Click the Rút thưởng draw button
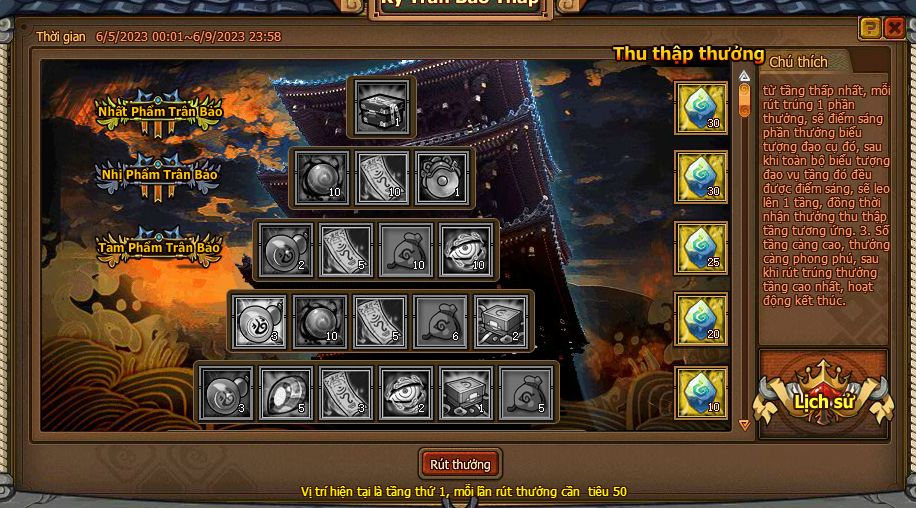 coord(460,464)
